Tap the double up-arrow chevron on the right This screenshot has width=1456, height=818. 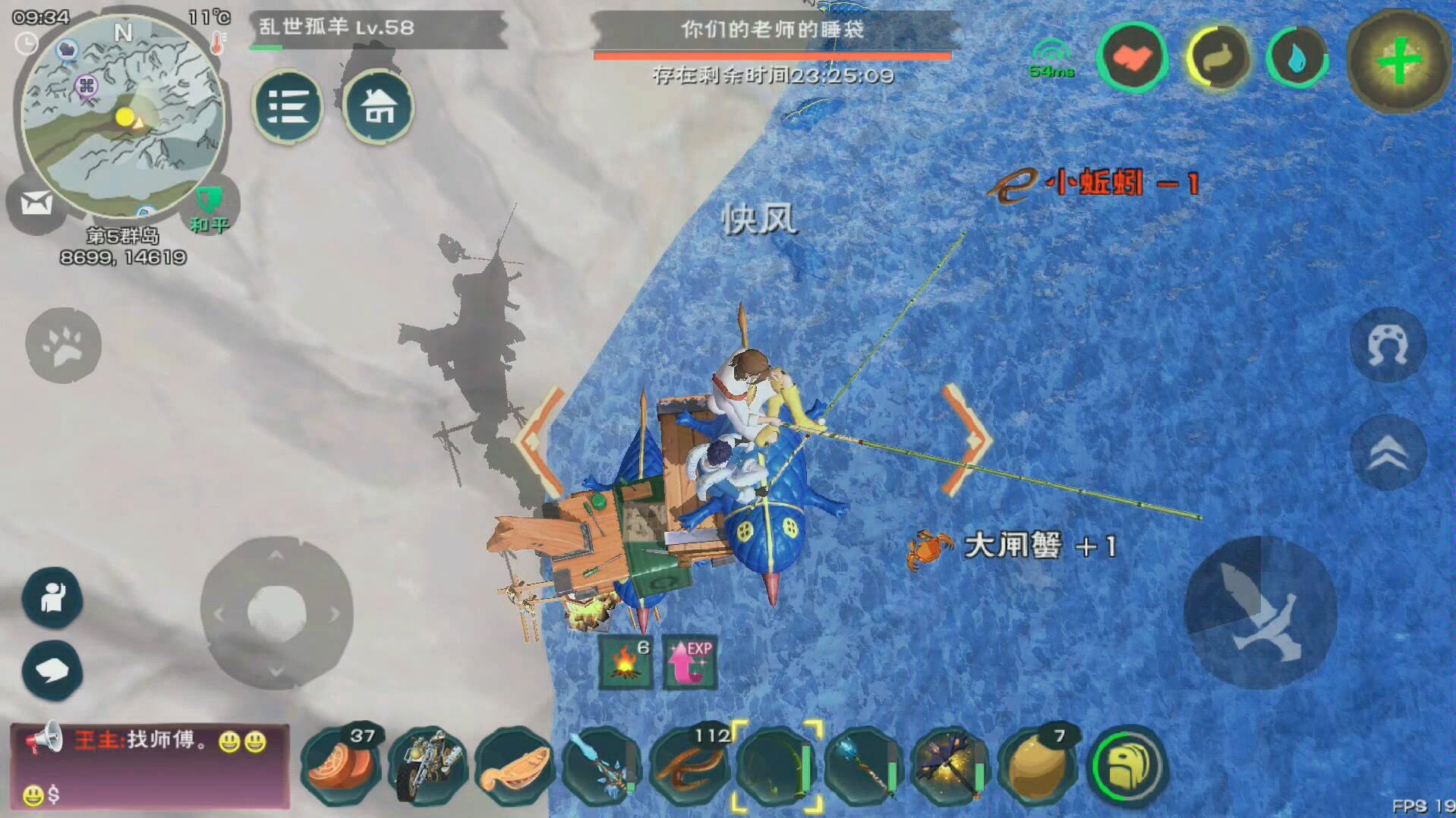[x=1388, y=453]
